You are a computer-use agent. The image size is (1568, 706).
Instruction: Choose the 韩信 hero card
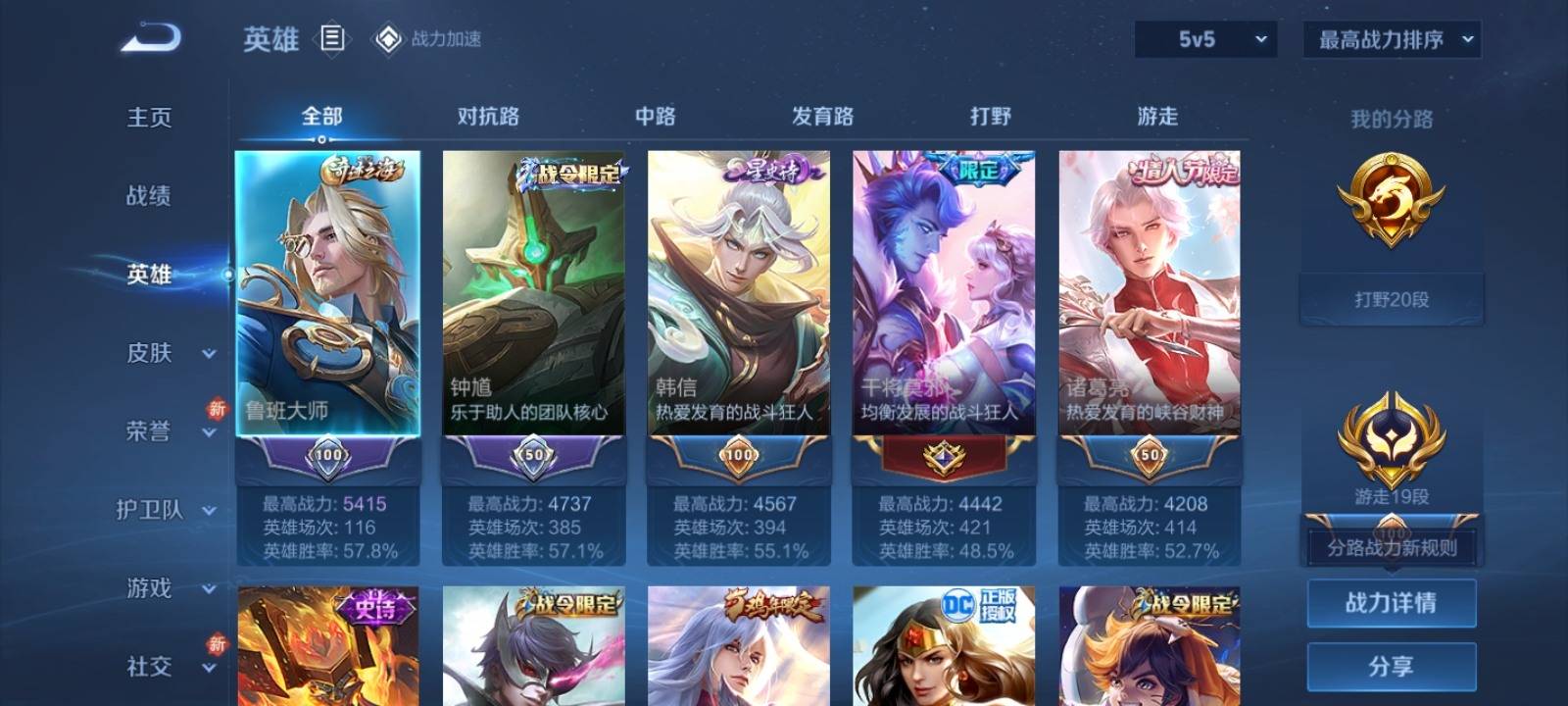pyautogui.click(x=739, y=292)
